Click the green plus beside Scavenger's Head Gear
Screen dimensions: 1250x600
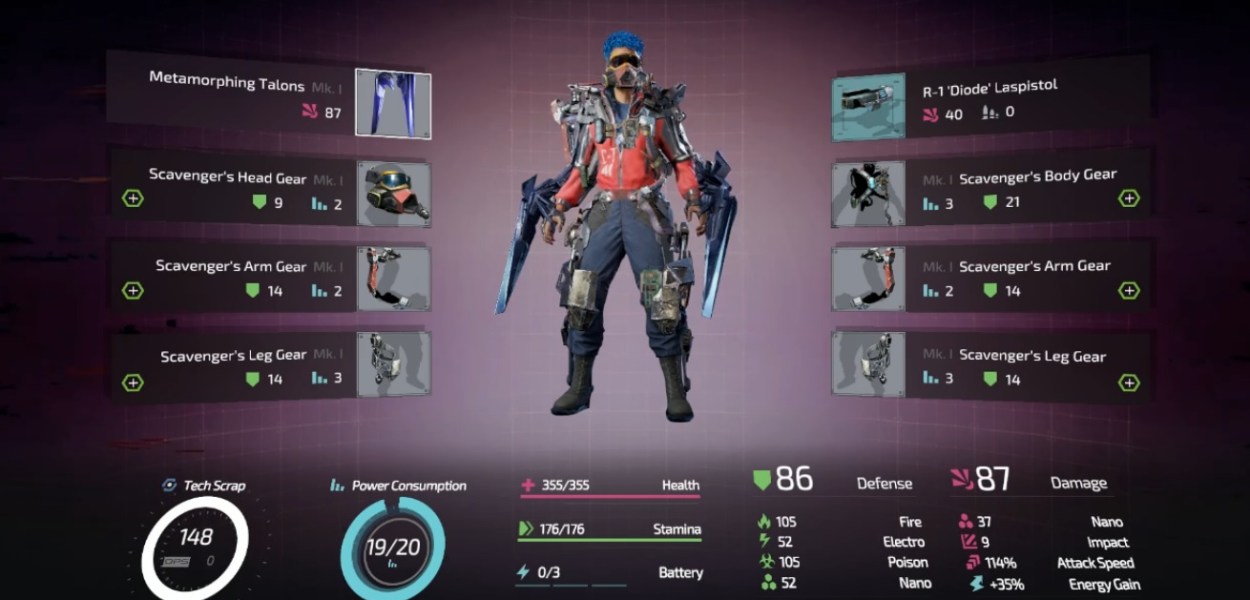[x=133, y=198]
